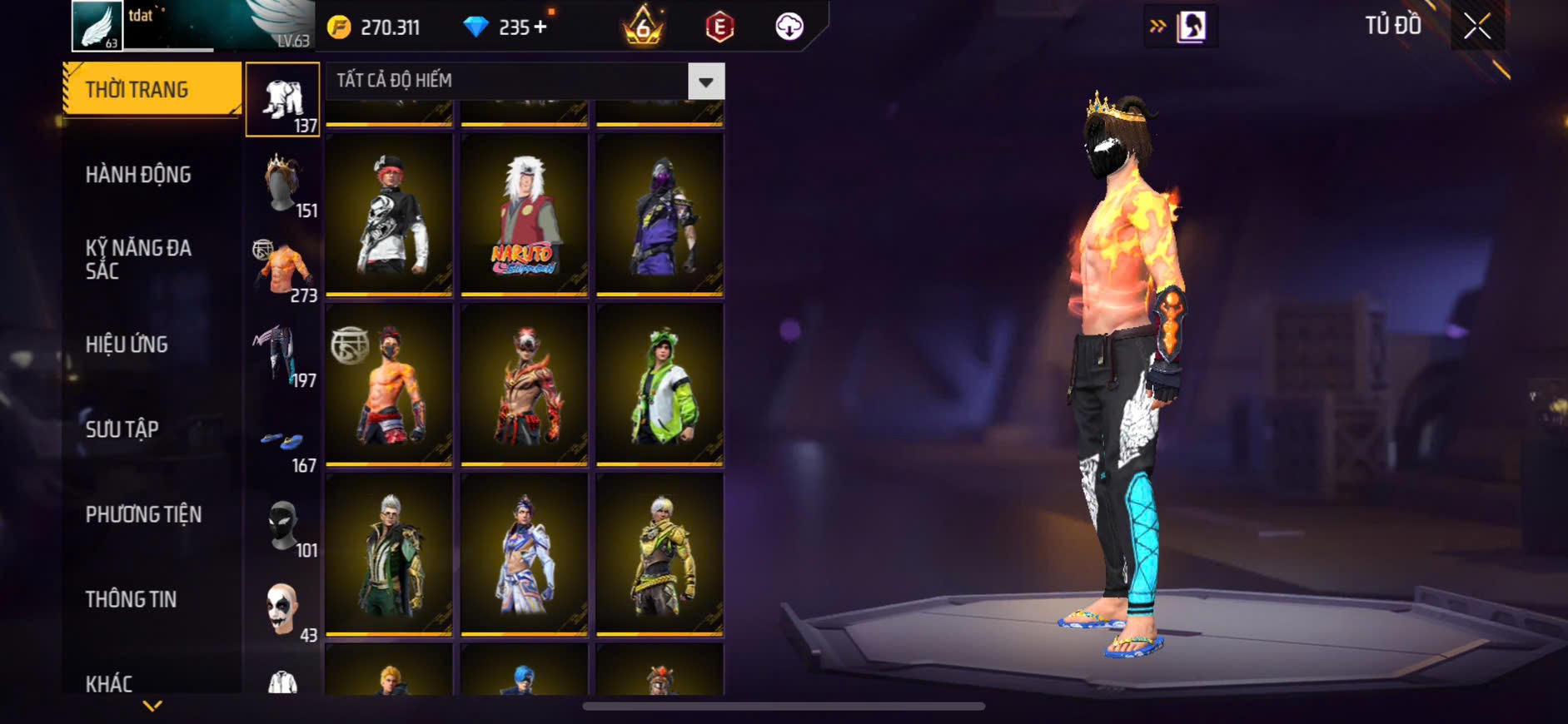Add diamonds with the plus button

point(540,27)
